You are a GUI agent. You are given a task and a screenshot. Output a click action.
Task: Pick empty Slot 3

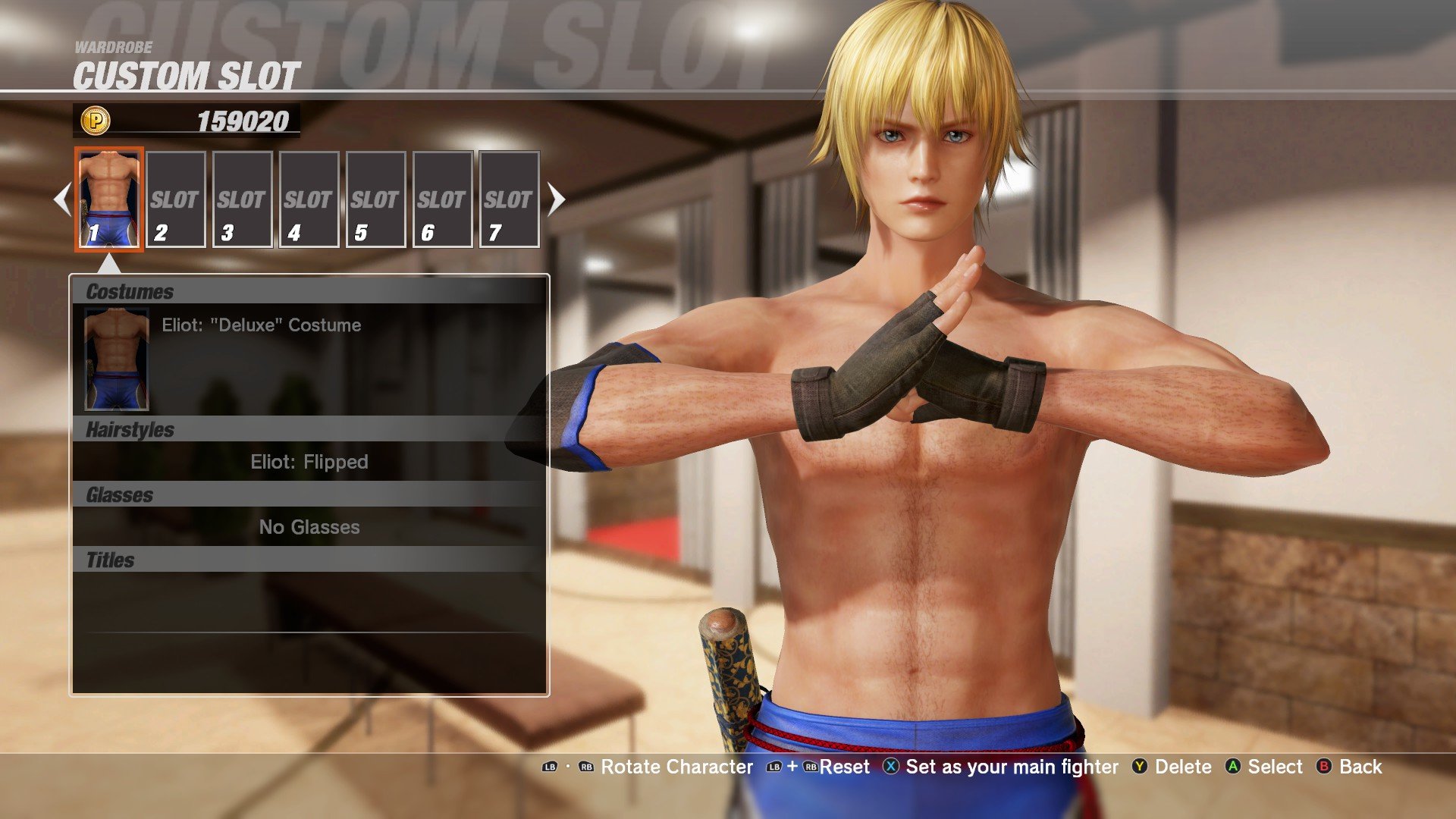pos(242,199)
